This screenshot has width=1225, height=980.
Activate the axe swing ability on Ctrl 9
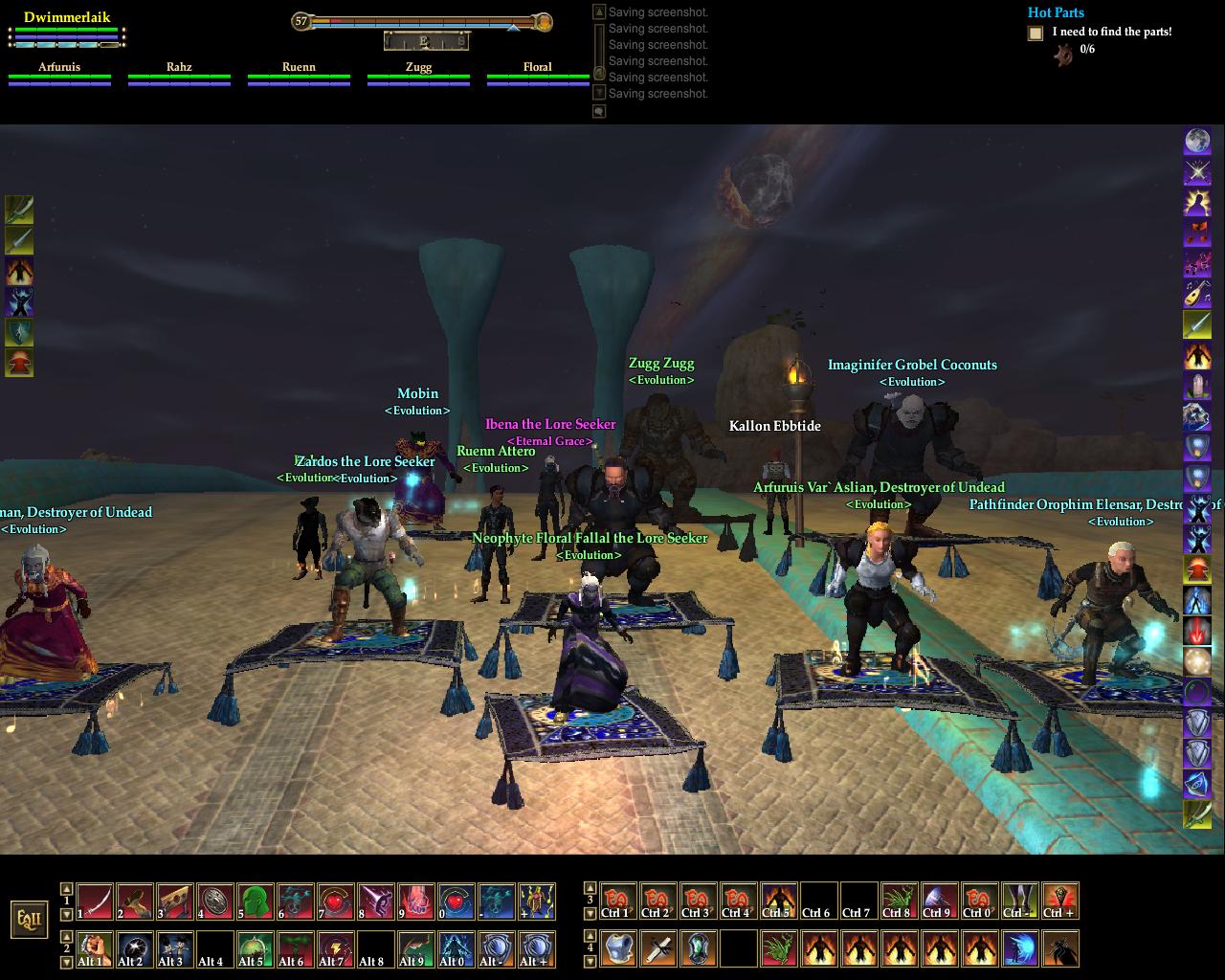pyautogui.click(x=939, y=902)
